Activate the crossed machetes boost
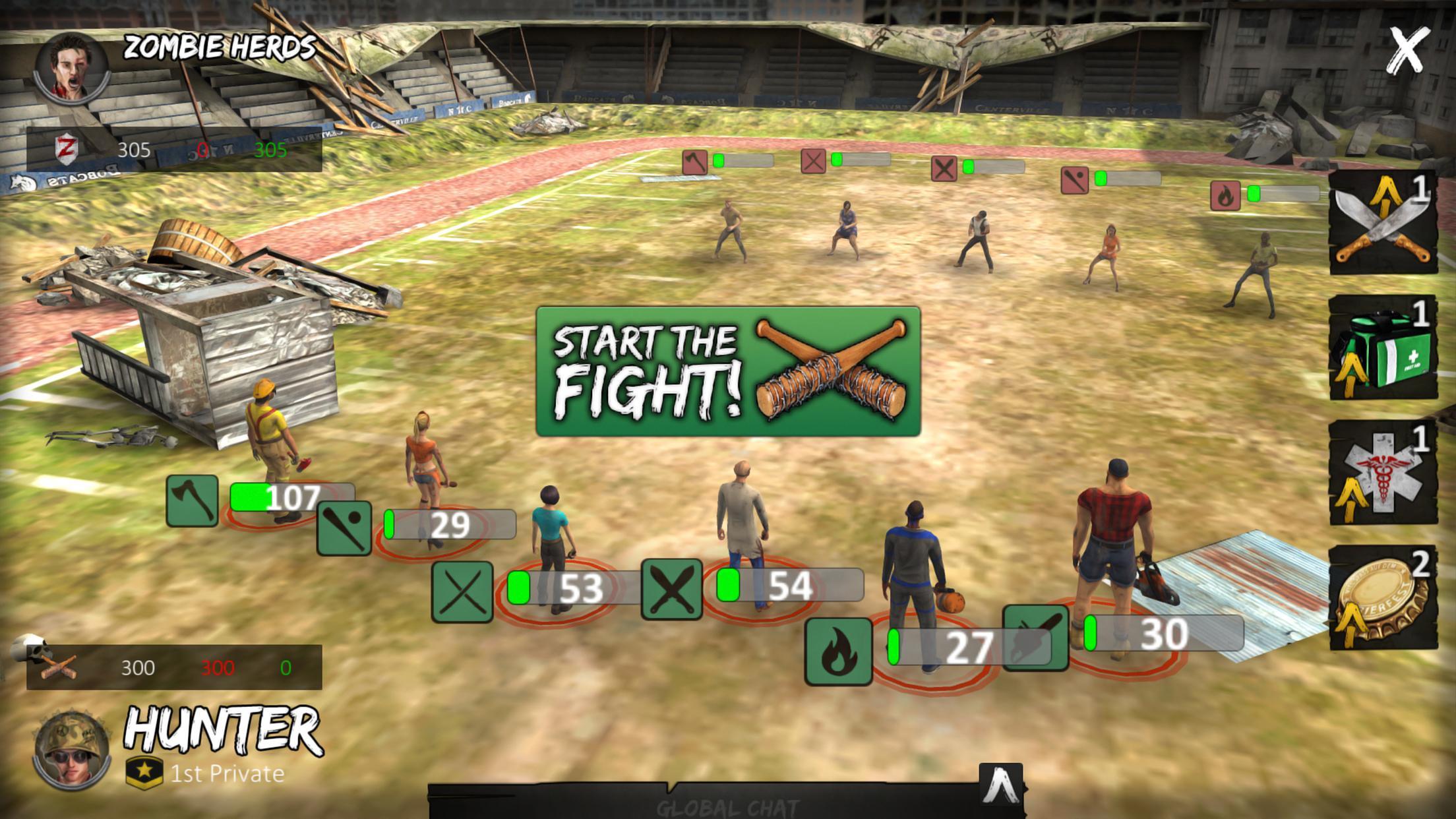The image size is (1456, 819). (x=1383, y=223)
